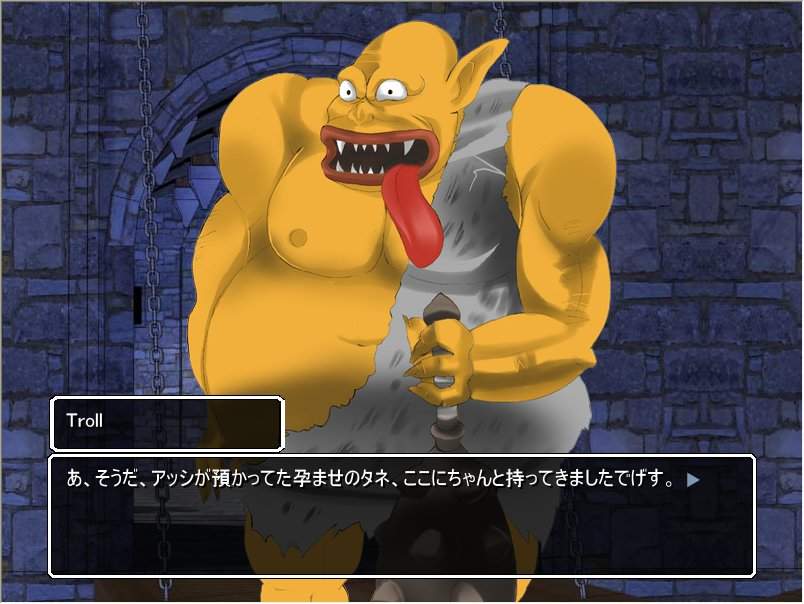Click the dialogue message box
This screenshot has width=804, height=604.
coord(401,517)
